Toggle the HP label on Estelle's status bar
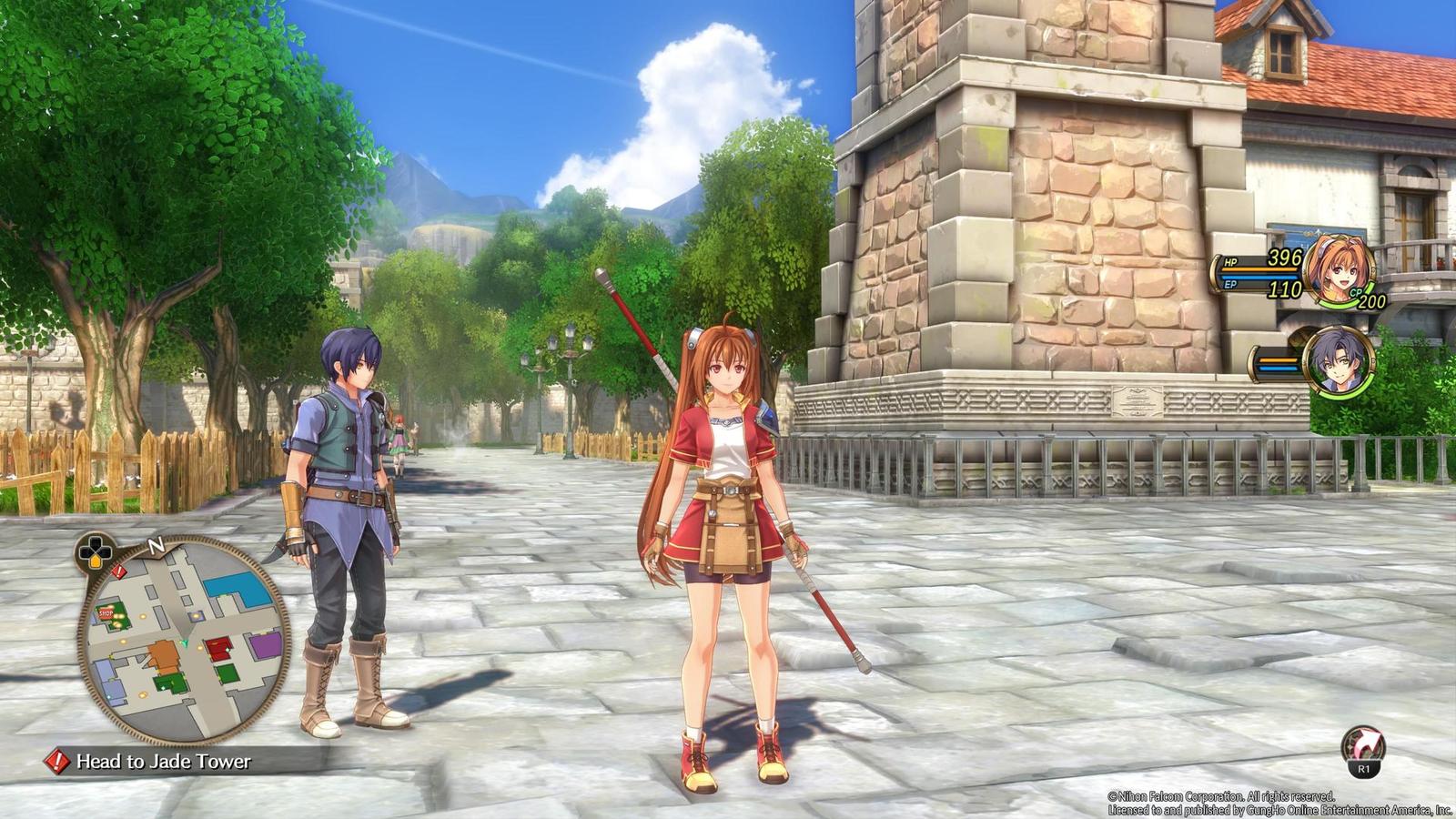1456x819 pixels. [x=1230, y=263]
